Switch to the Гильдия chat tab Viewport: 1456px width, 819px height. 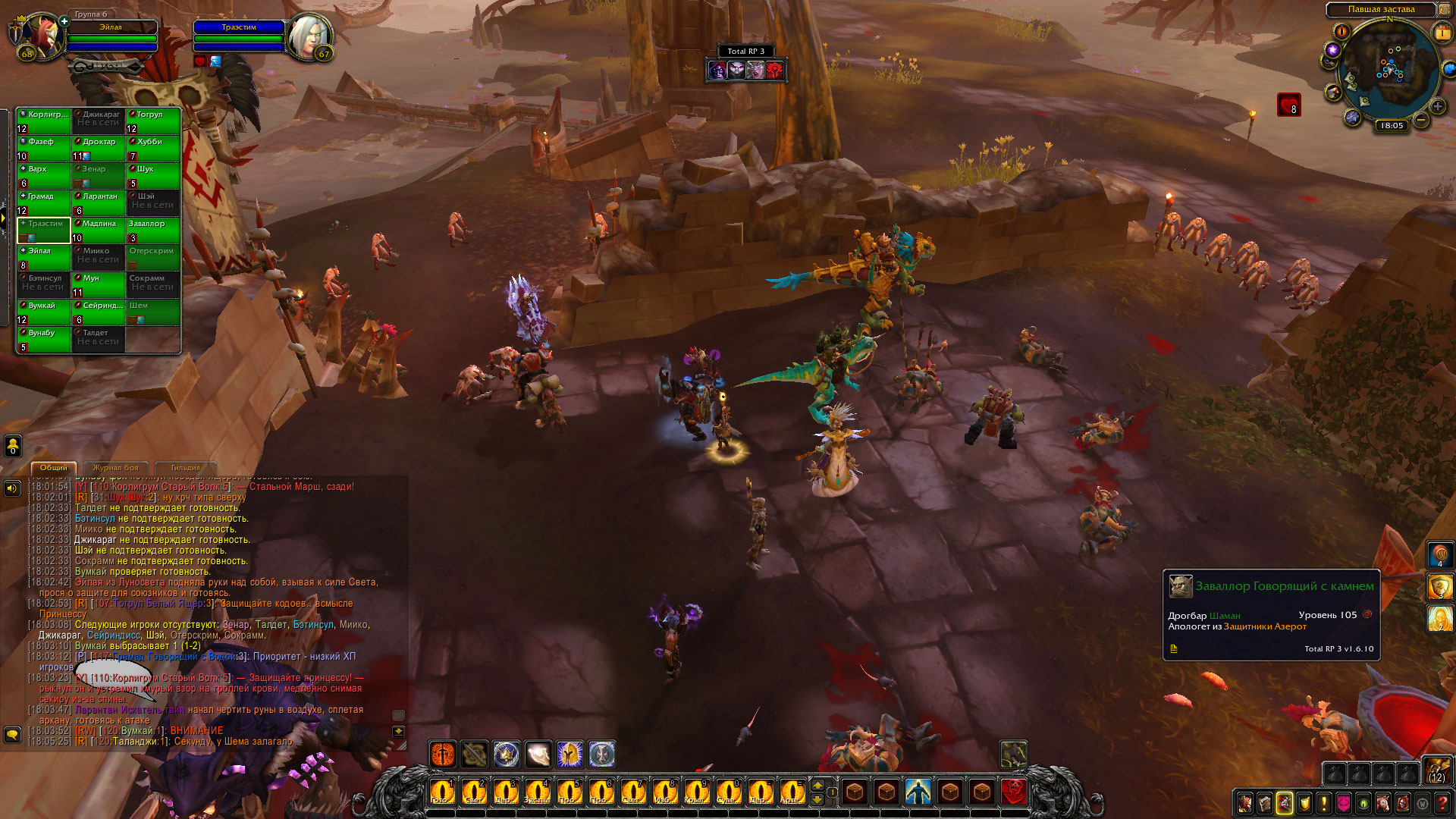click(186, 468)
